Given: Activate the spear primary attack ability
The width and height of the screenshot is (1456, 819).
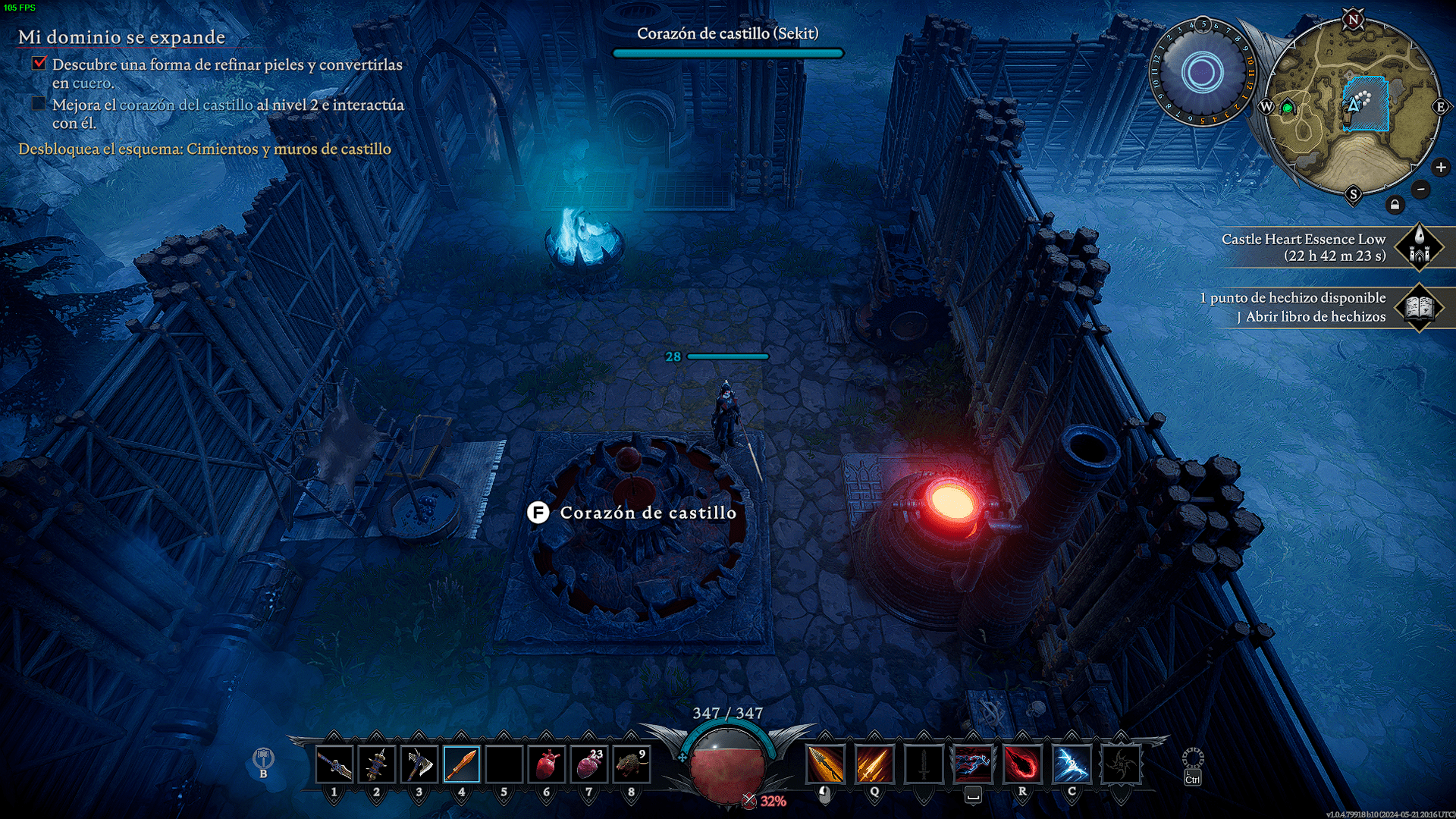Looking at the screenshot, I should point(825,764).
